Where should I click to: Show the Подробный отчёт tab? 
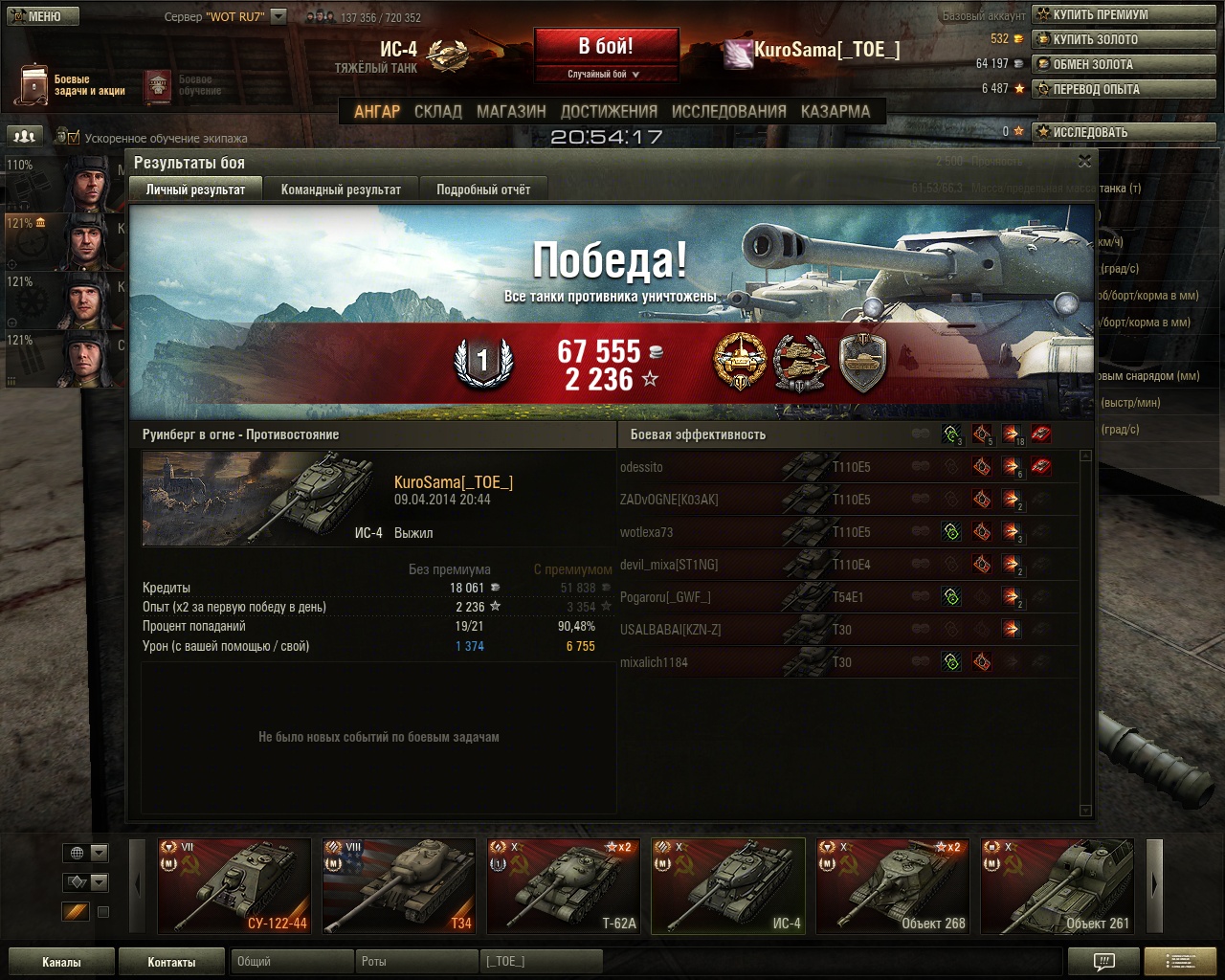[483, 189]
